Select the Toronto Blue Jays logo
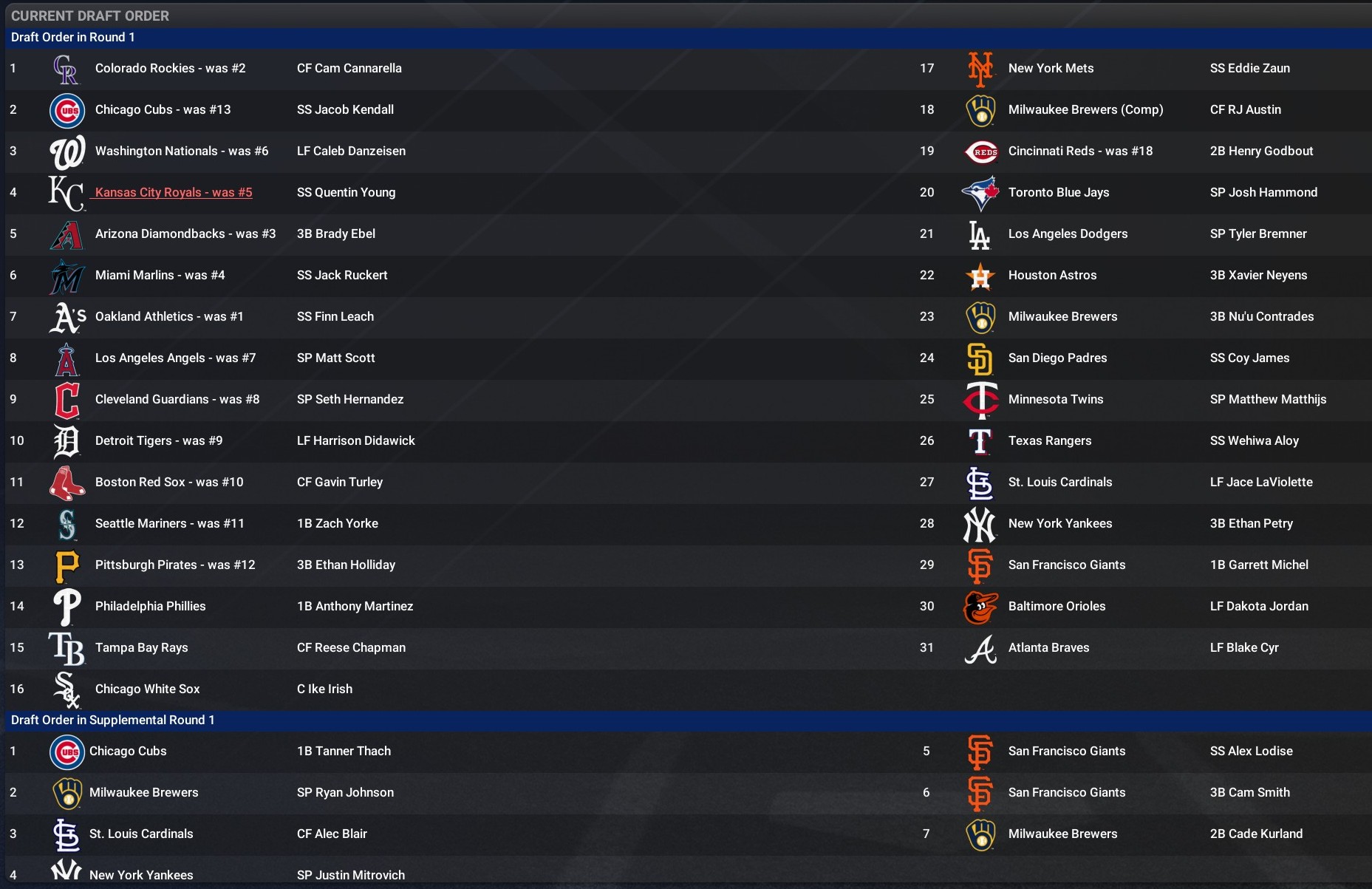1372x889 pixels. pyautogui.click(x=980, y=192)
